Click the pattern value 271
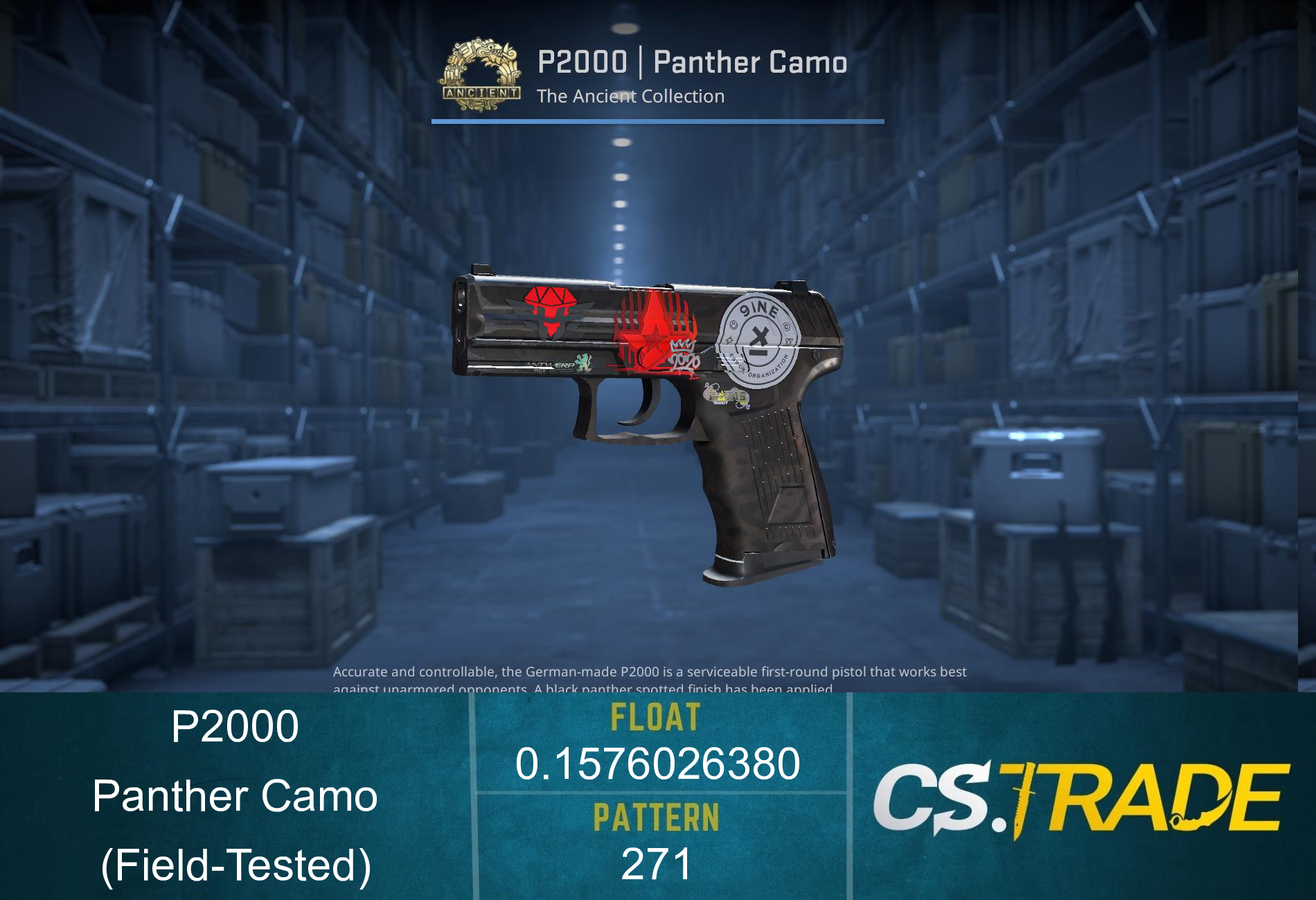Viewport: 1316px width, 900px height. click(655, 863)
